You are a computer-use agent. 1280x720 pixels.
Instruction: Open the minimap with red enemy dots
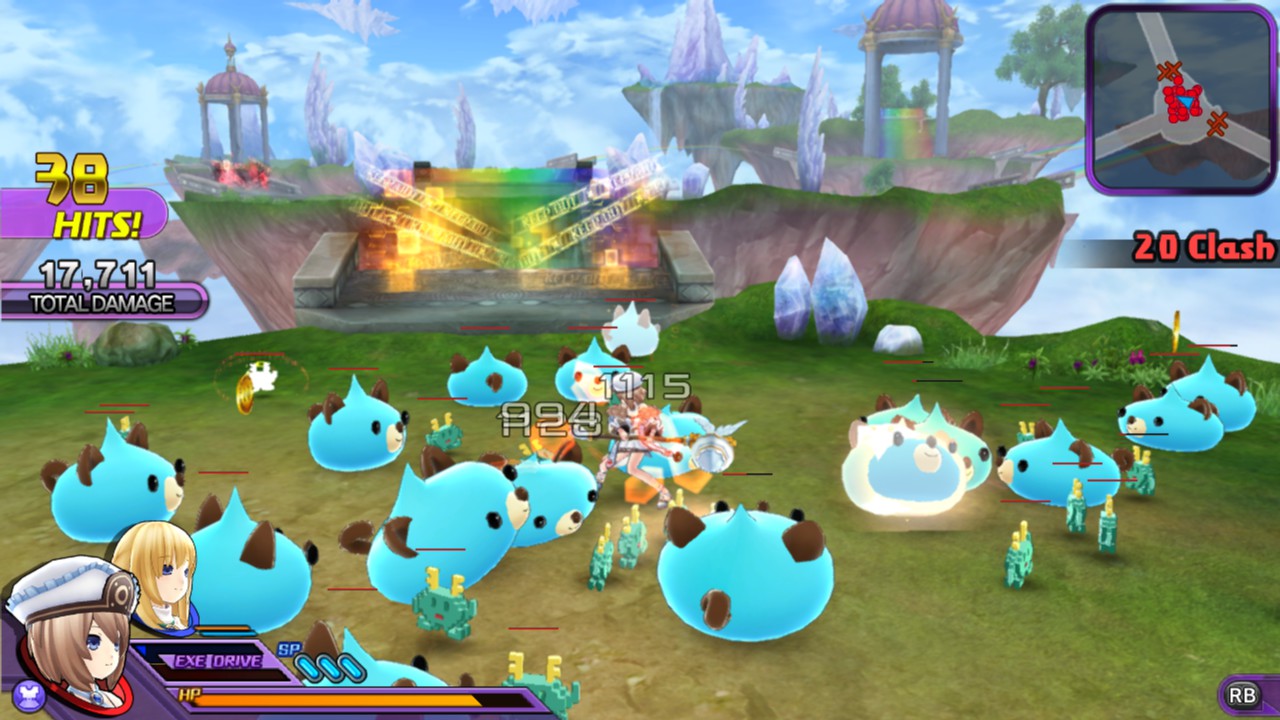pyautogui.click(x=1180, y=100)
